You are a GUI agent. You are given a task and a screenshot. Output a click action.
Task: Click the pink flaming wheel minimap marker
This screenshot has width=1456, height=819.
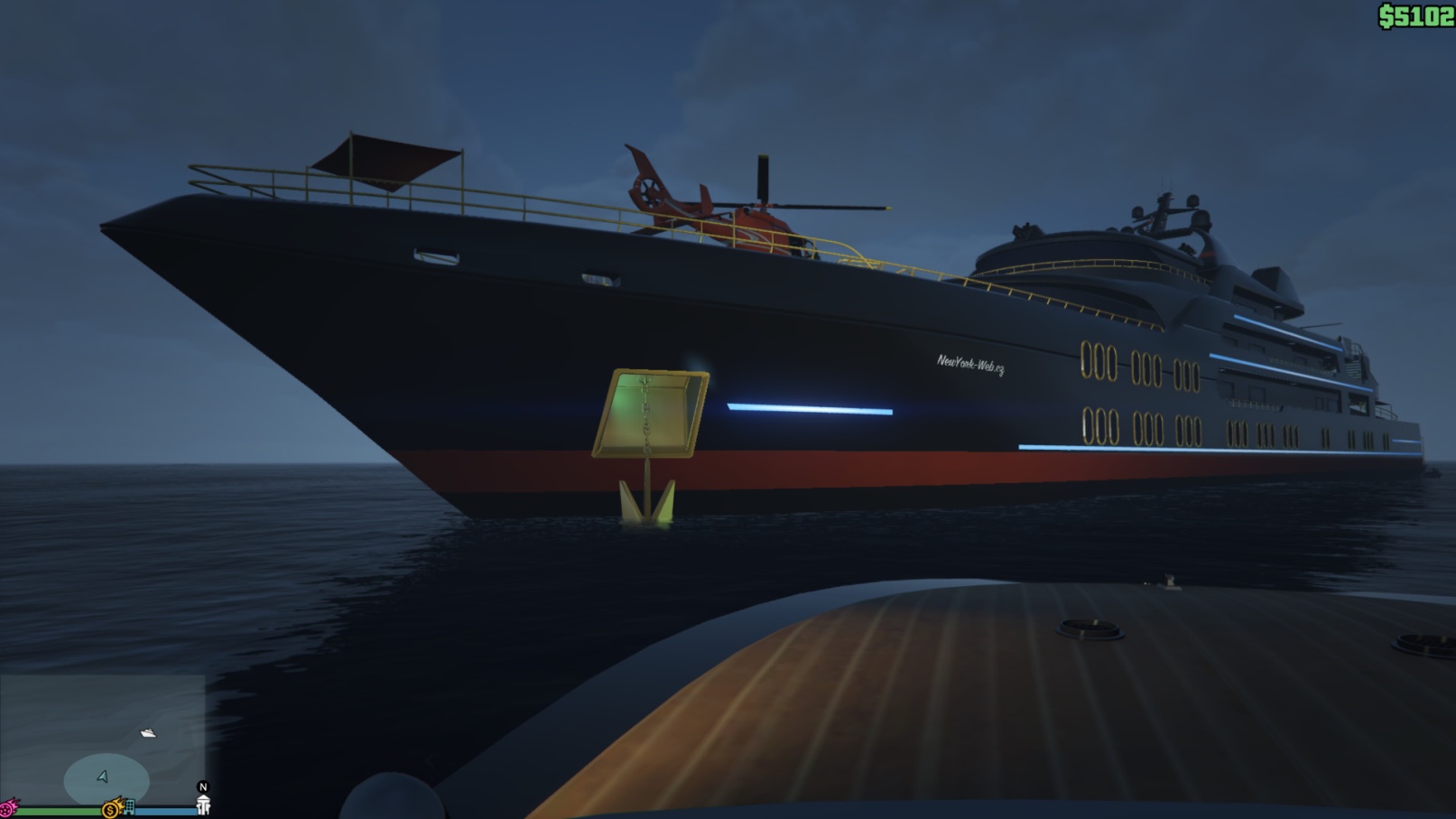point(8,808)
